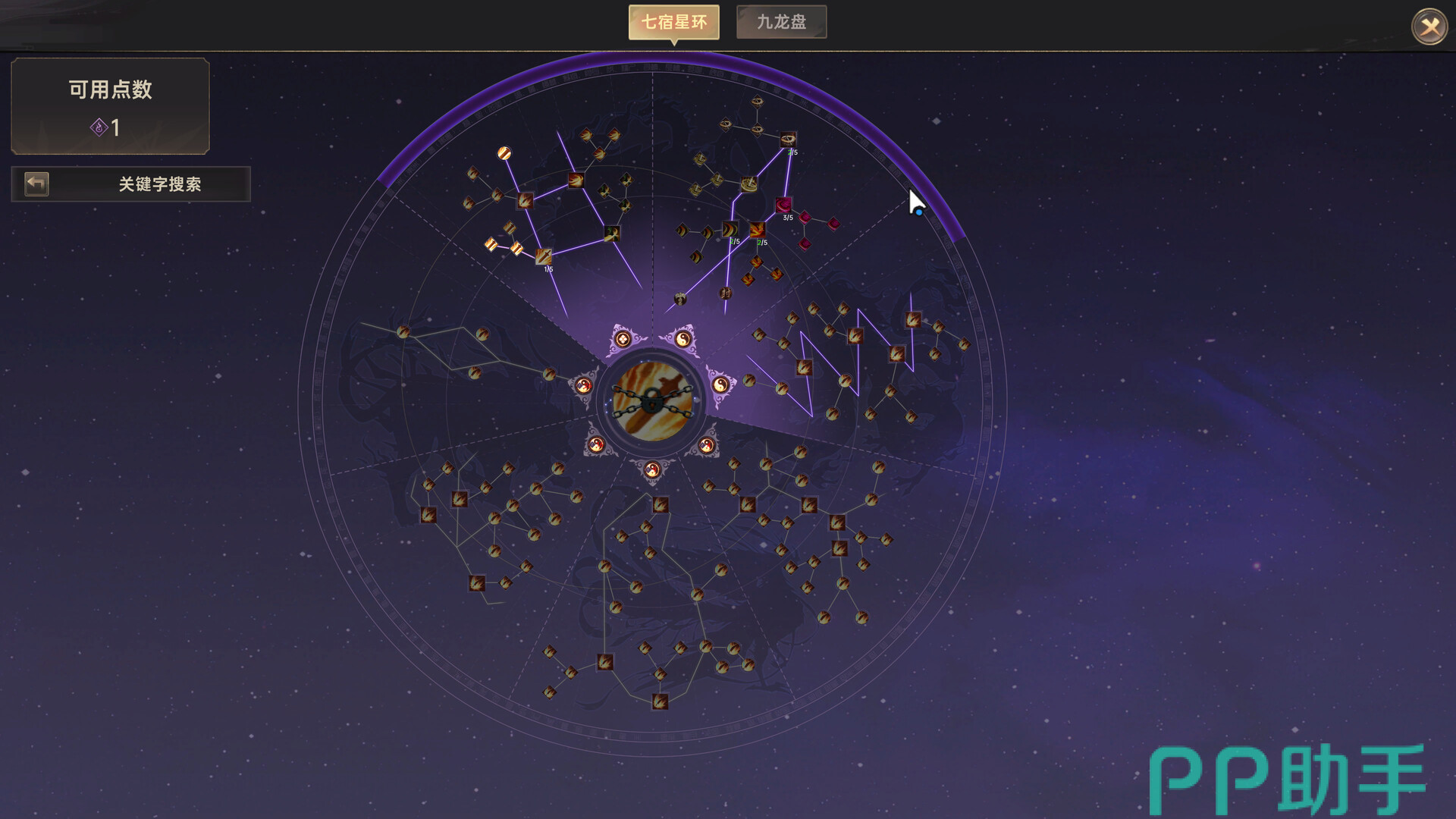
Task: Select the green crescent slash node 2/5
Action: pos(729,230)
